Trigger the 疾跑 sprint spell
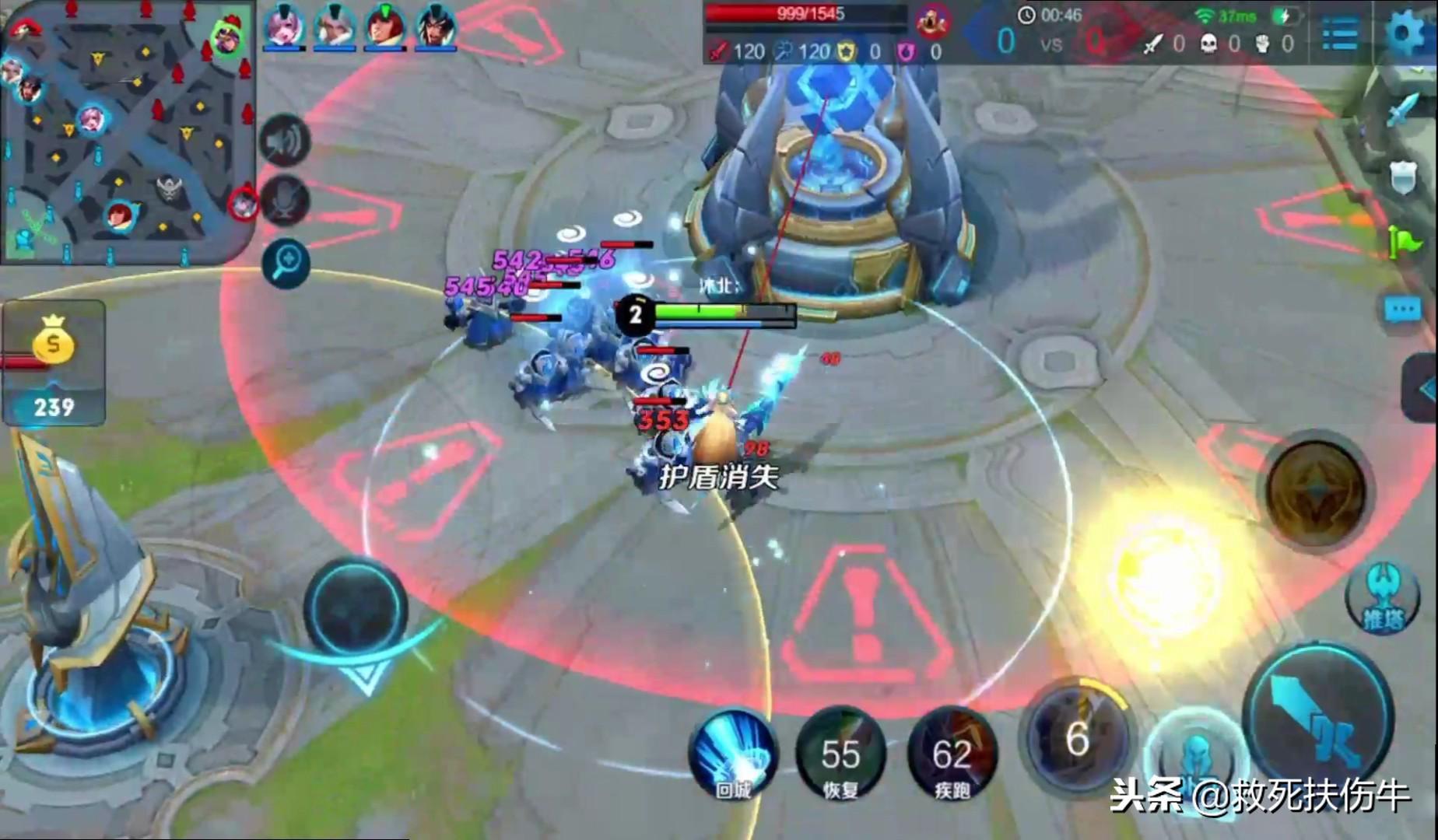Screen dimensions: 1438x840 [x=952, y=754]
